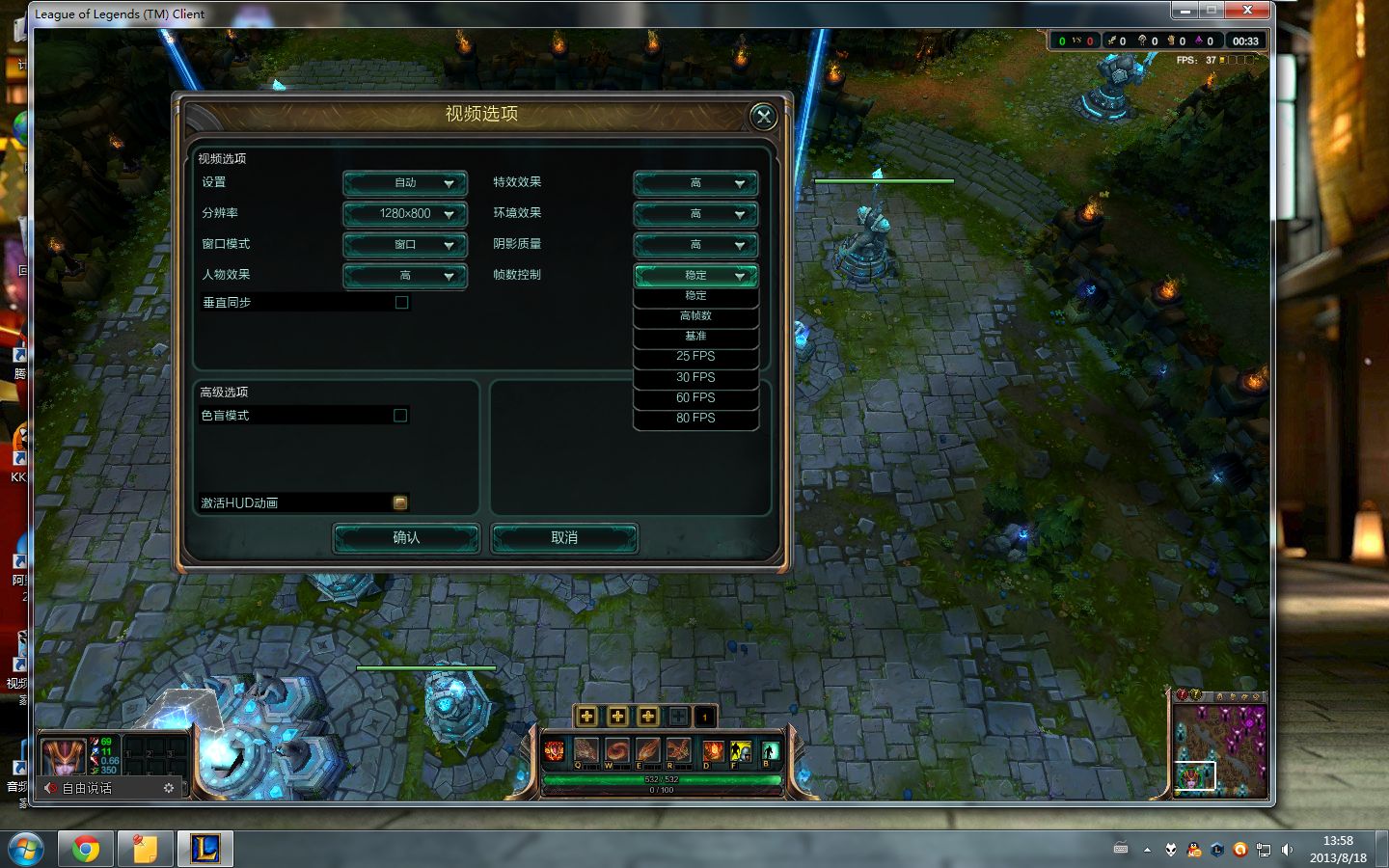Pick the 25 FPS frame cap option
The width and height of the screenshot is (1389, 868).
(x=695, y=357)
